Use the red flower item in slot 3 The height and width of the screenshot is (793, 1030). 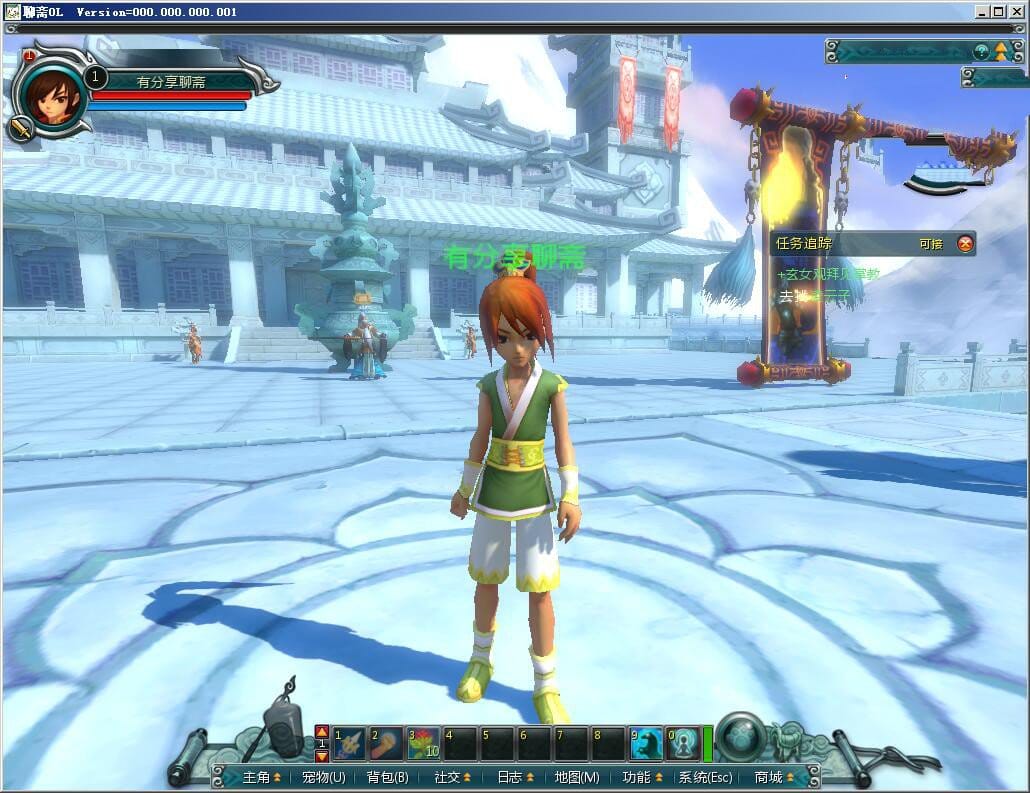[423, 743]
